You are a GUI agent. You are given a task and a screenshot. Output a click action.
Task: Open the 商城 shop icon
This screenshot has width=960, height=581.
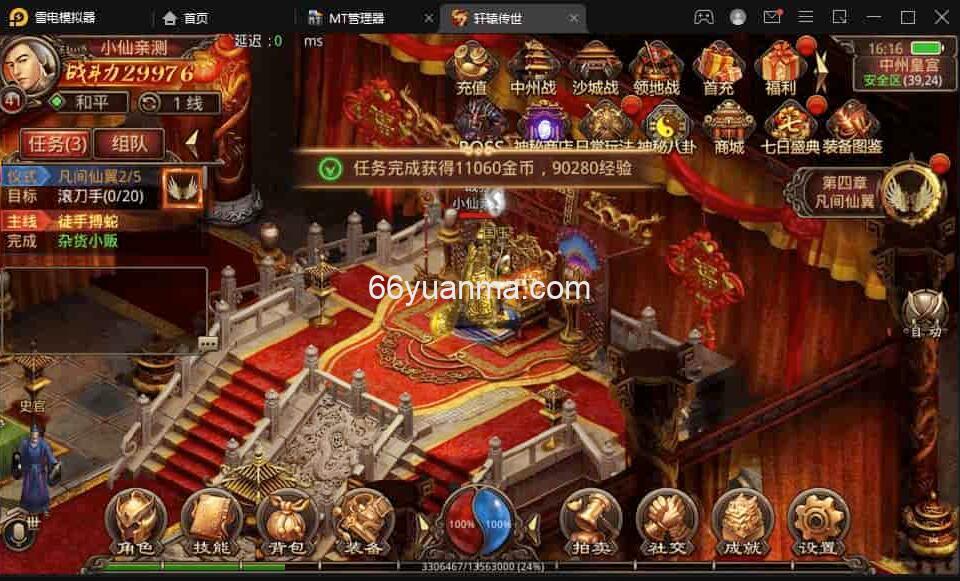729,126
